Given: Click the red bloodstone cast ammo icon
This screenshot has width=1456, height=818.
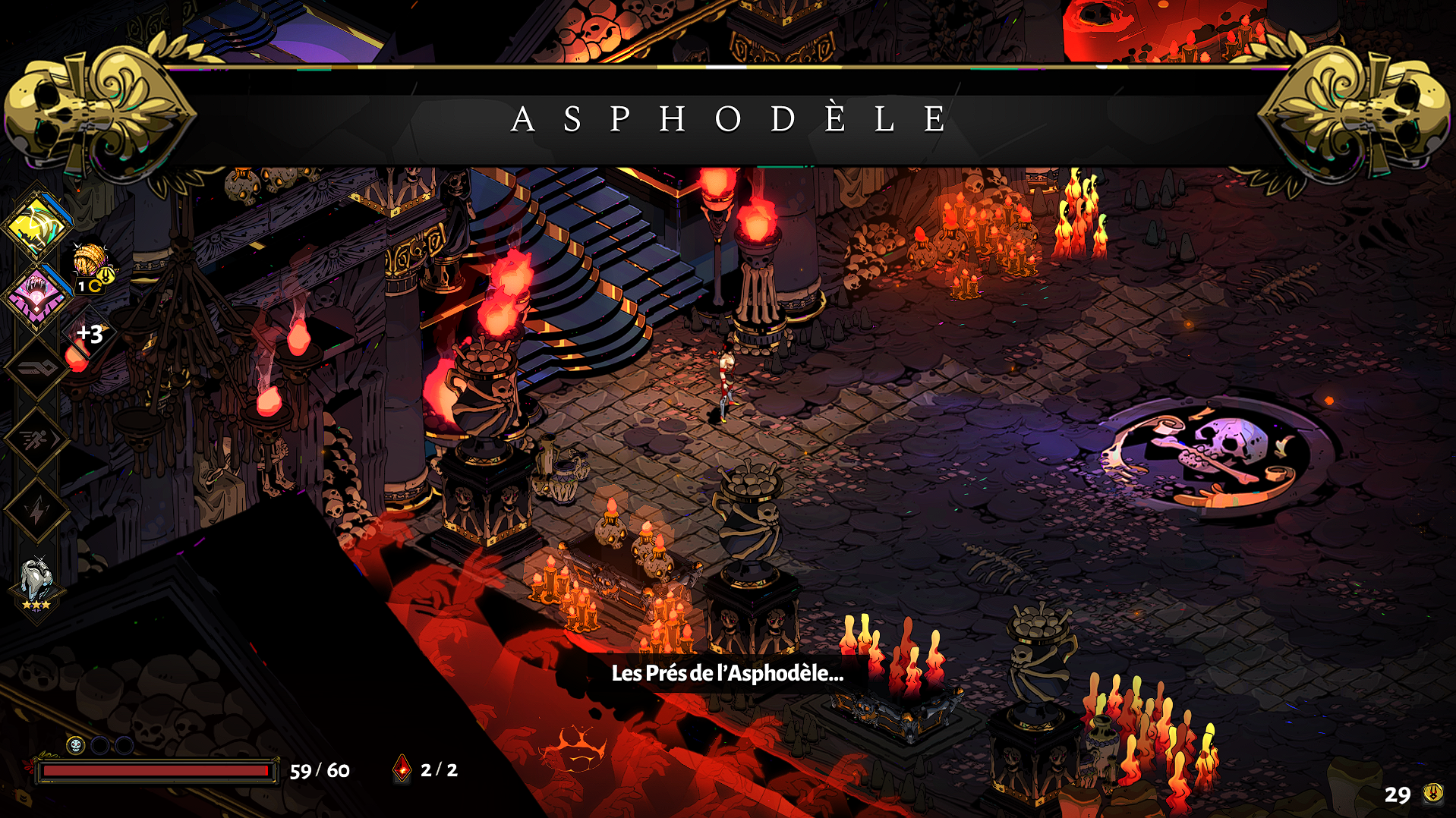Looking at the screenshot, I should pyautogui.click(x=402, y=769).
